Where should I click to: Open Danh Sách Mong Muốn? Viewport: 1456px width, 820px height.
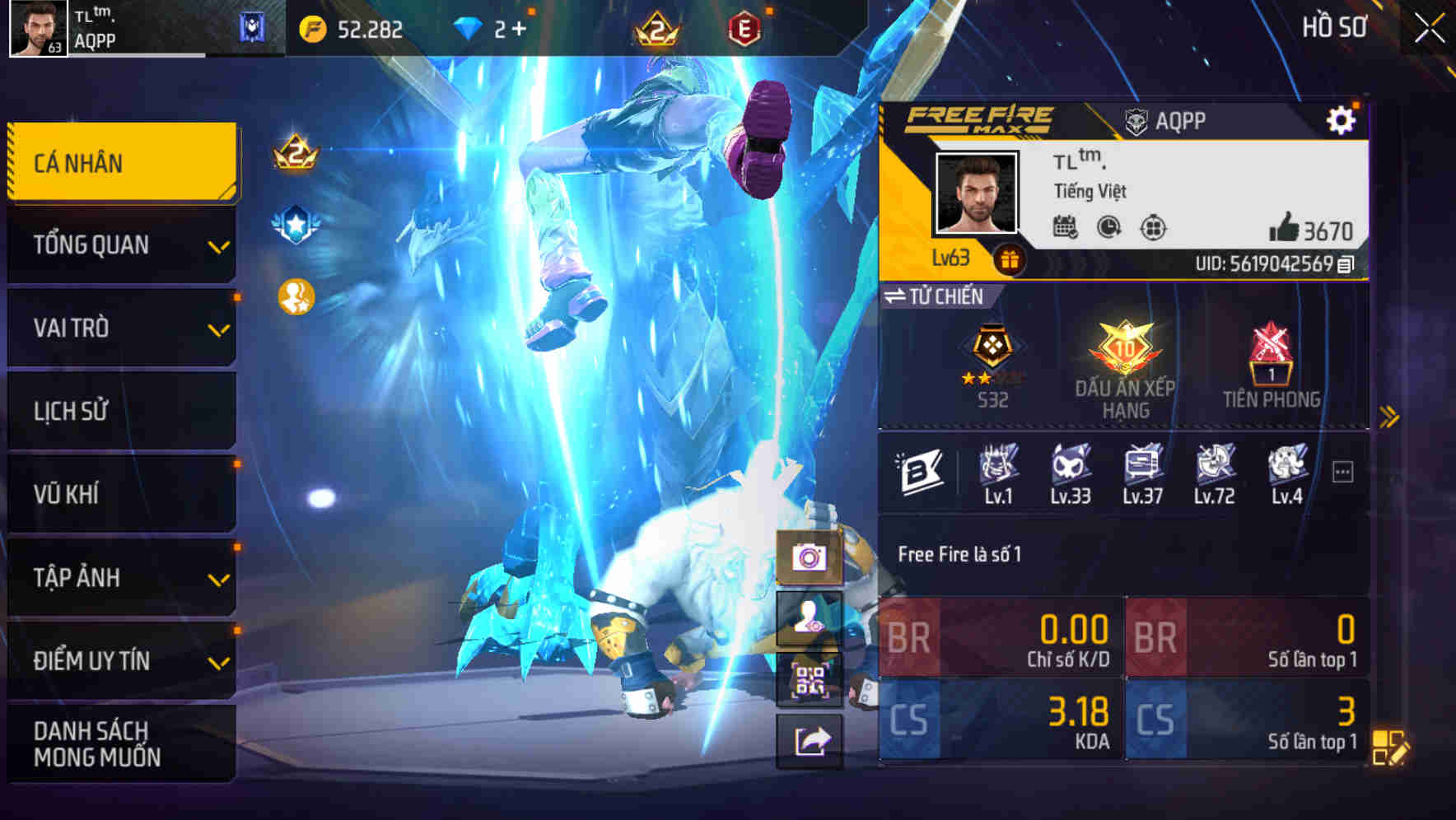(120, 743)
